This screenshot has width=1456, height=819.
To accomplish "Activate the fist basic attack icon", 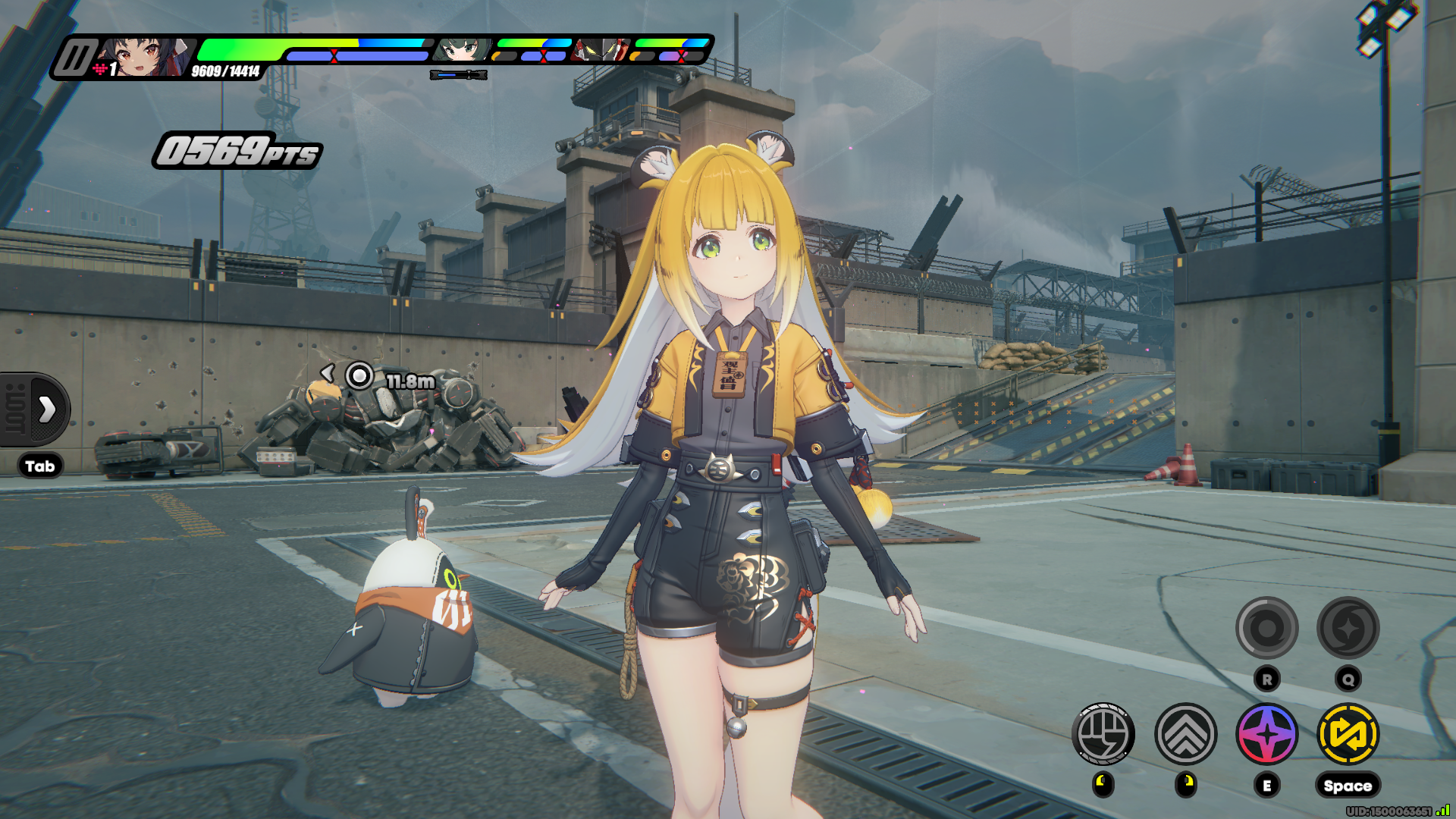I will 1103,734.
